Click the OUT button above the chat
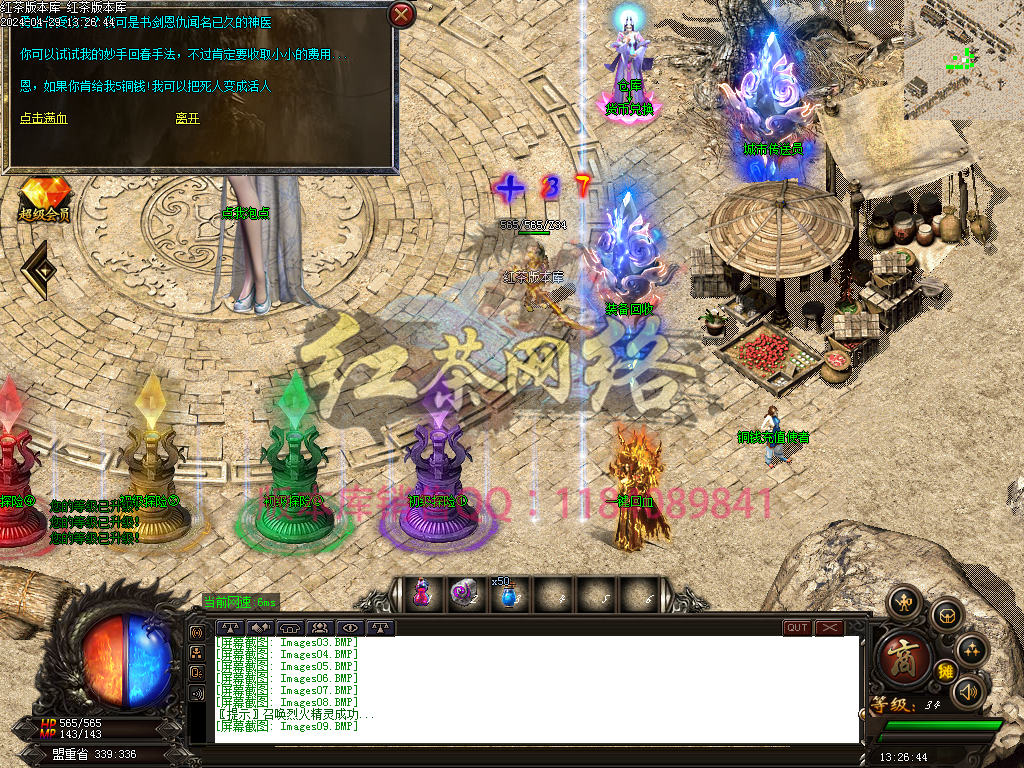 point(797,628)
